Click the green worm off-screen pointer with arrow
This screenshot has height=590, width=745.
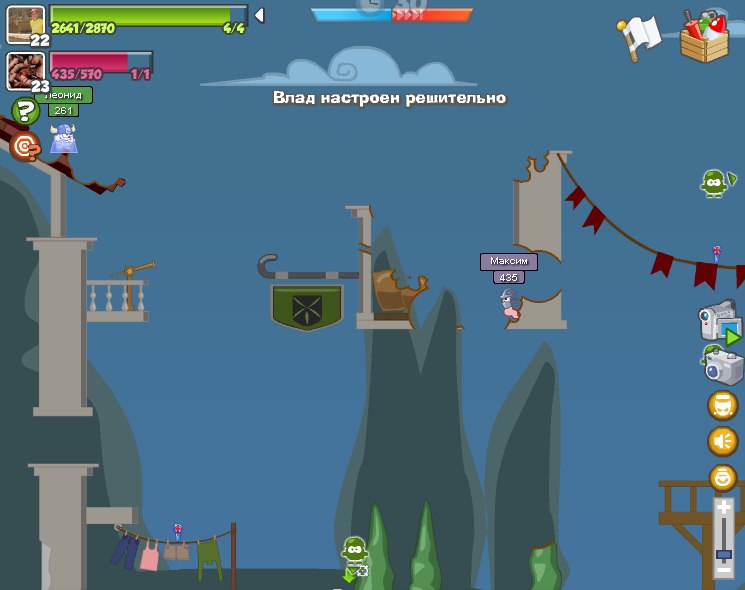tap(355, 556)
